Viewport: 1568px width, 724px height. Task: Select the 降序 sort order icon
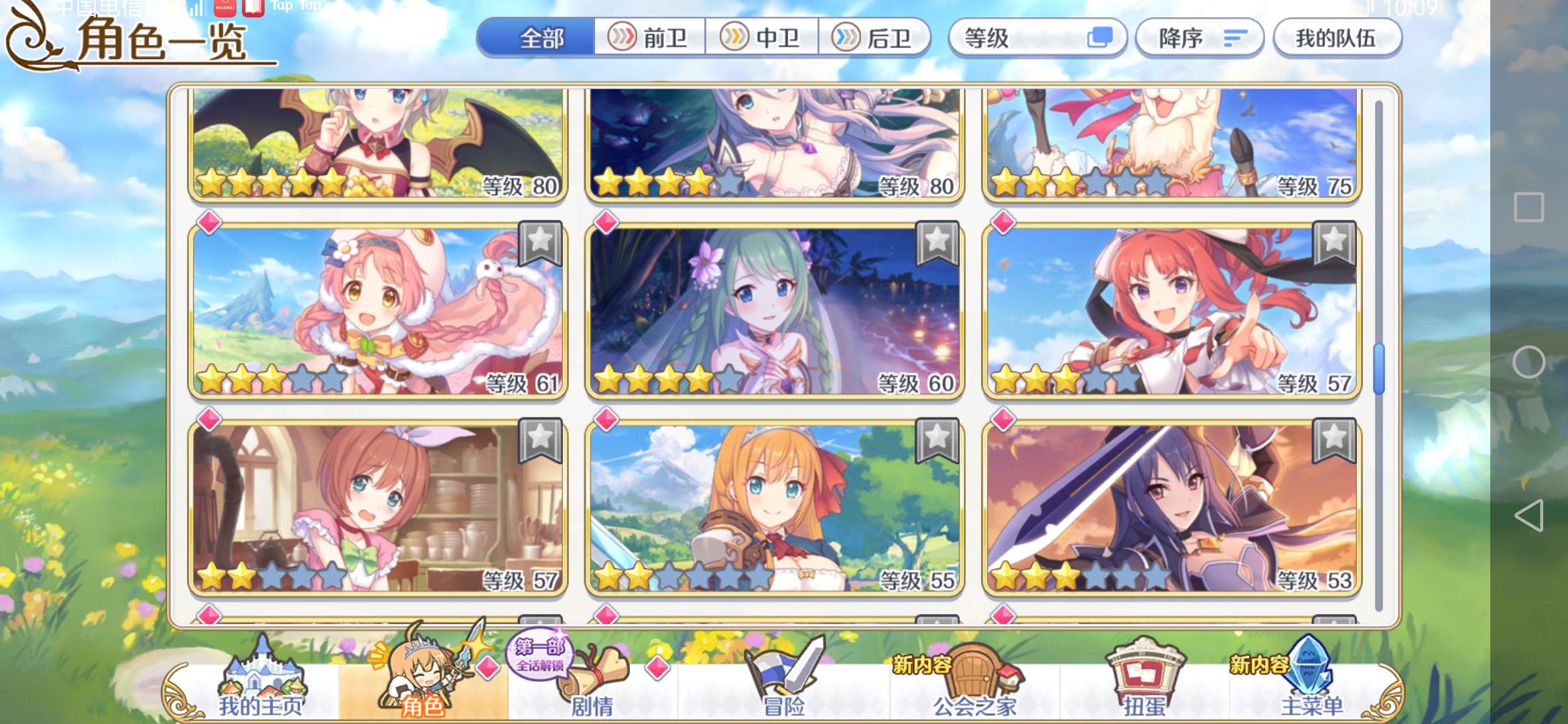click(1199, 38)
